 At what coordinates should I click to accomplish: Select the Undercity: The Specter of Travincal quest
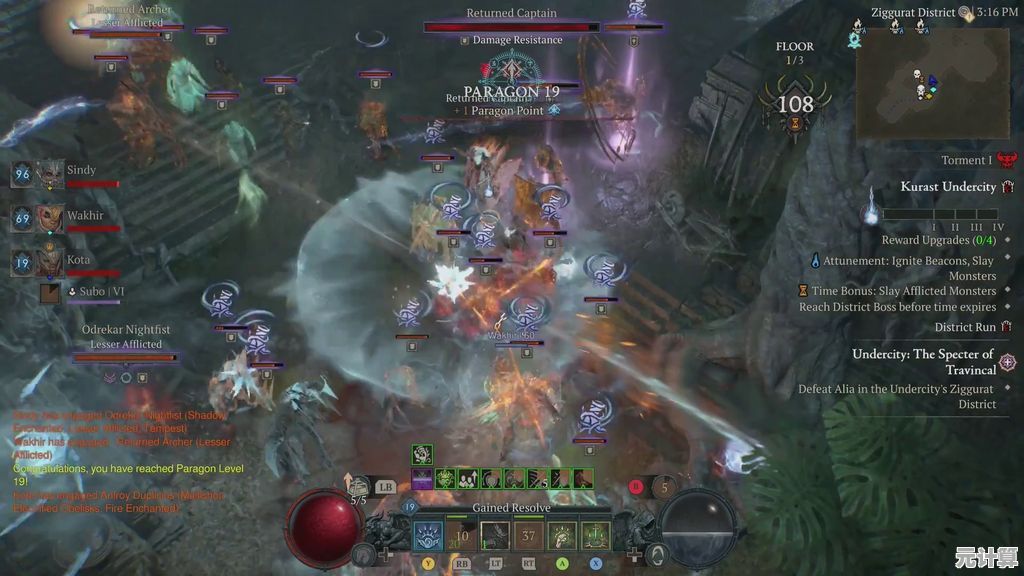[x=922, y=361]
